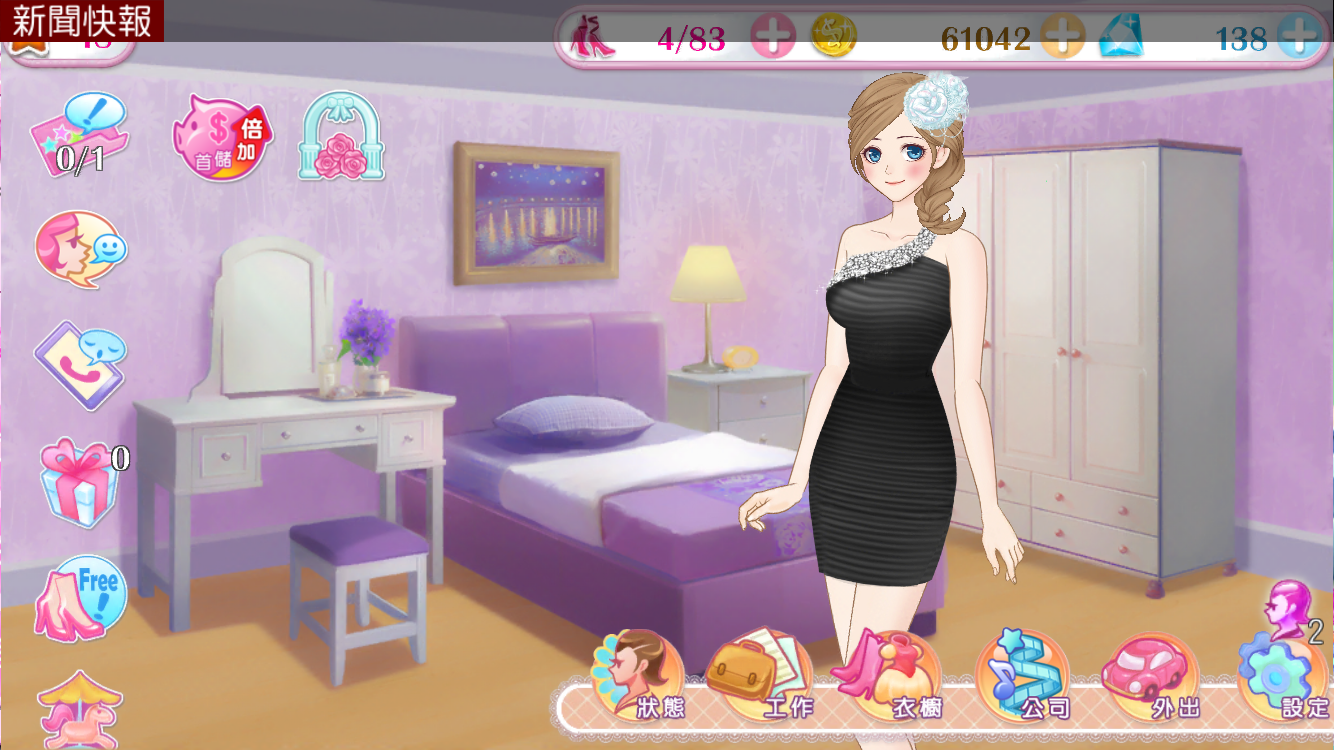Open the gift box inbox
This screenshot has width=1334, height=750.
tap(80, 481)
